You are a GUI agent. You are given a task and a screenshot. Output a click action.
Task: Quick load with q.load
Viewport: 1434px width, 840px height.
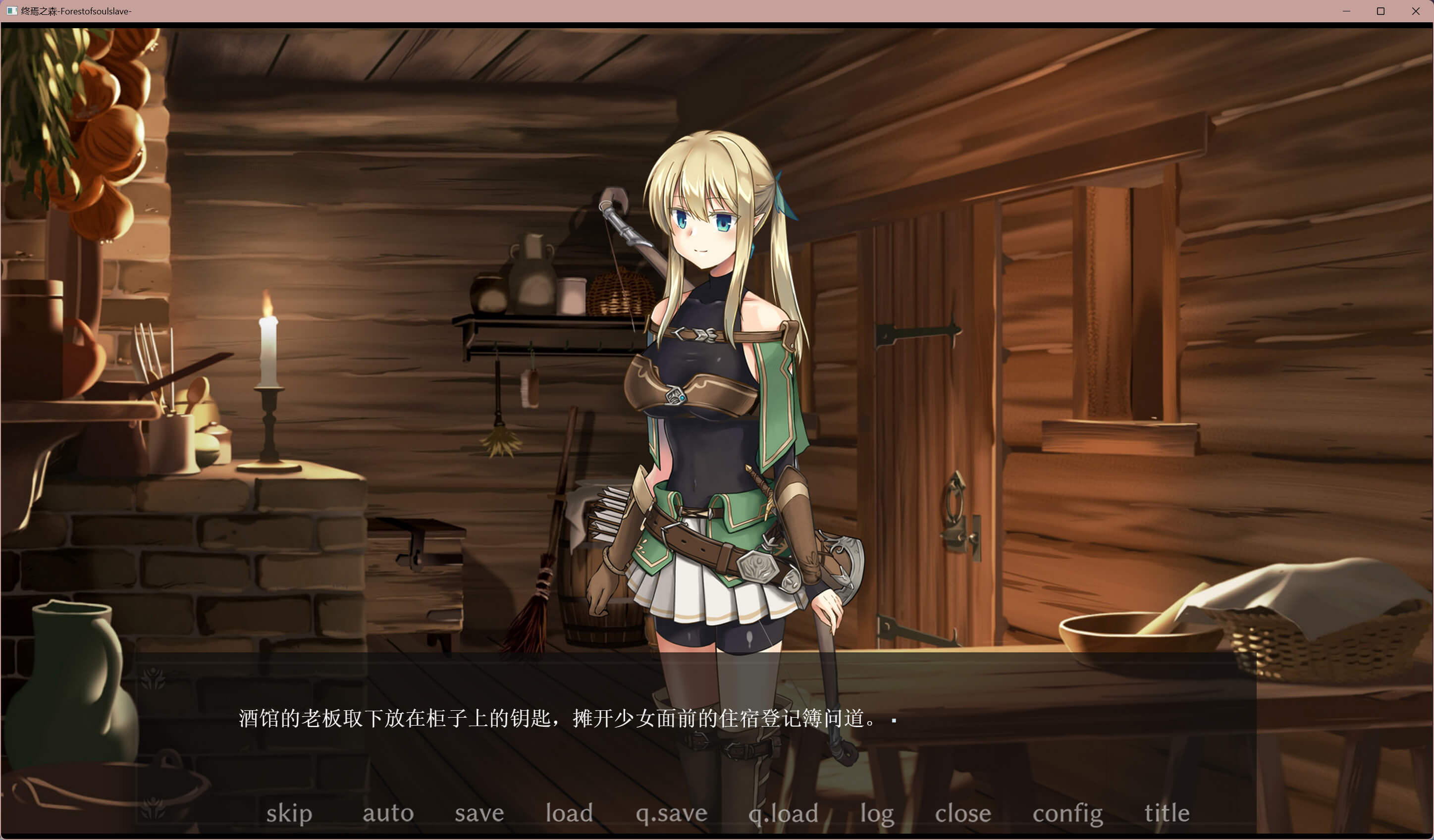(x=783, y=813)
